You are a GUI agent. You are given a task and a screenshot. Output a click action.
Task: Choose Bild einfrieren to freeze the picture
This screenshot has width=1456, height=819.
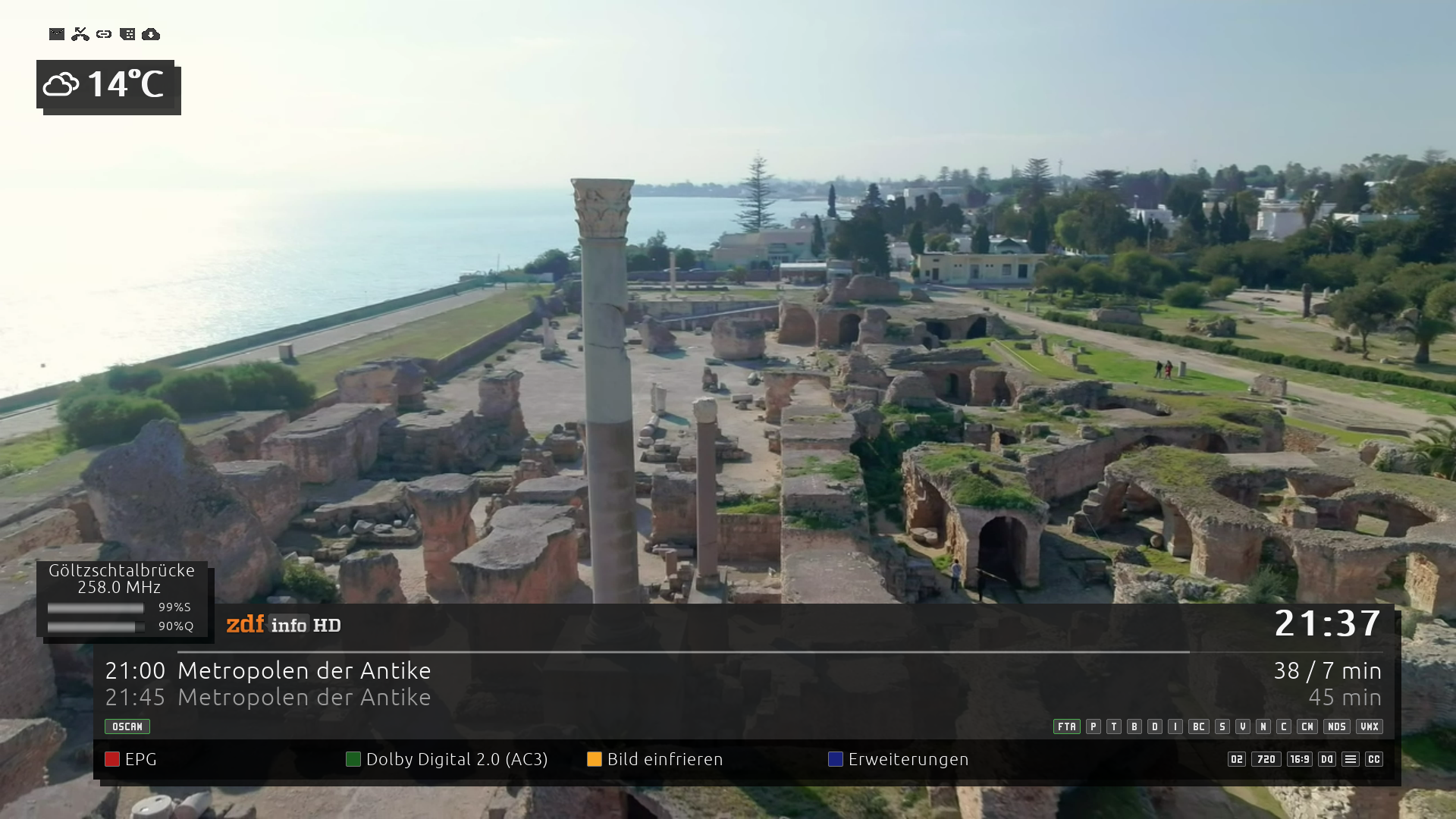point(655,759)
